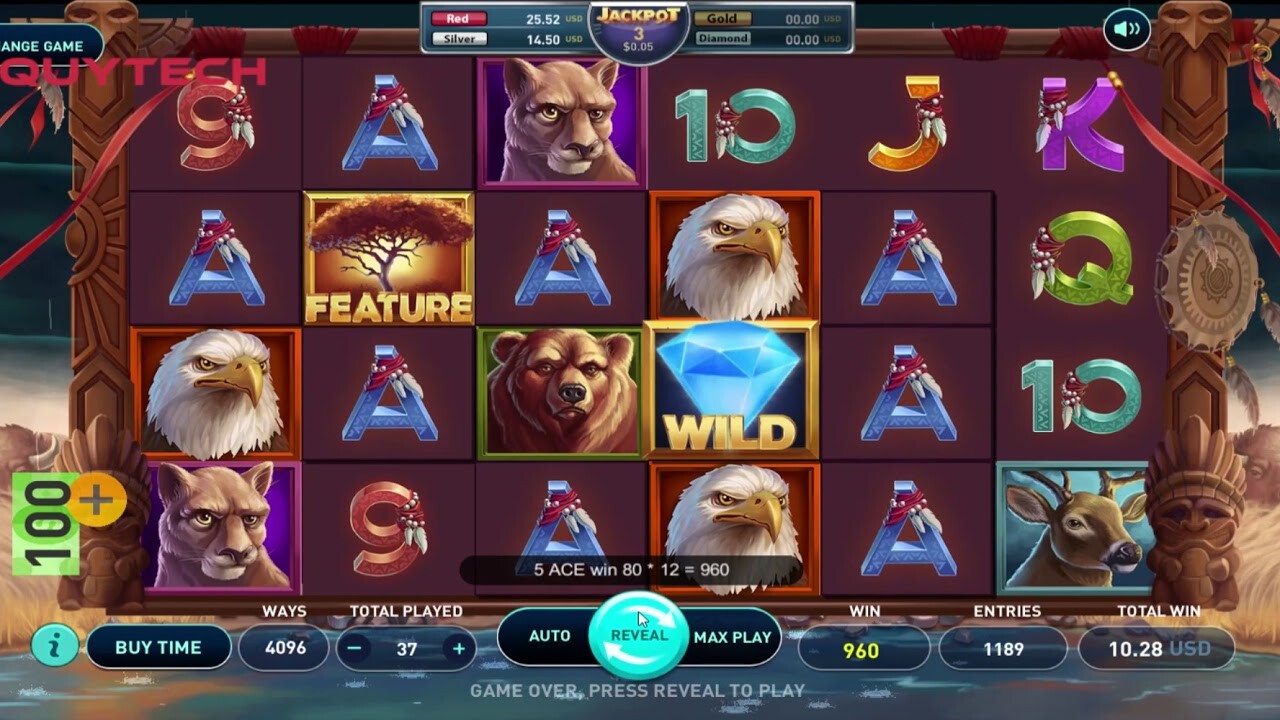Click the Reveal spin button
The image size is (1280, 720).
(x=639, y=636)
